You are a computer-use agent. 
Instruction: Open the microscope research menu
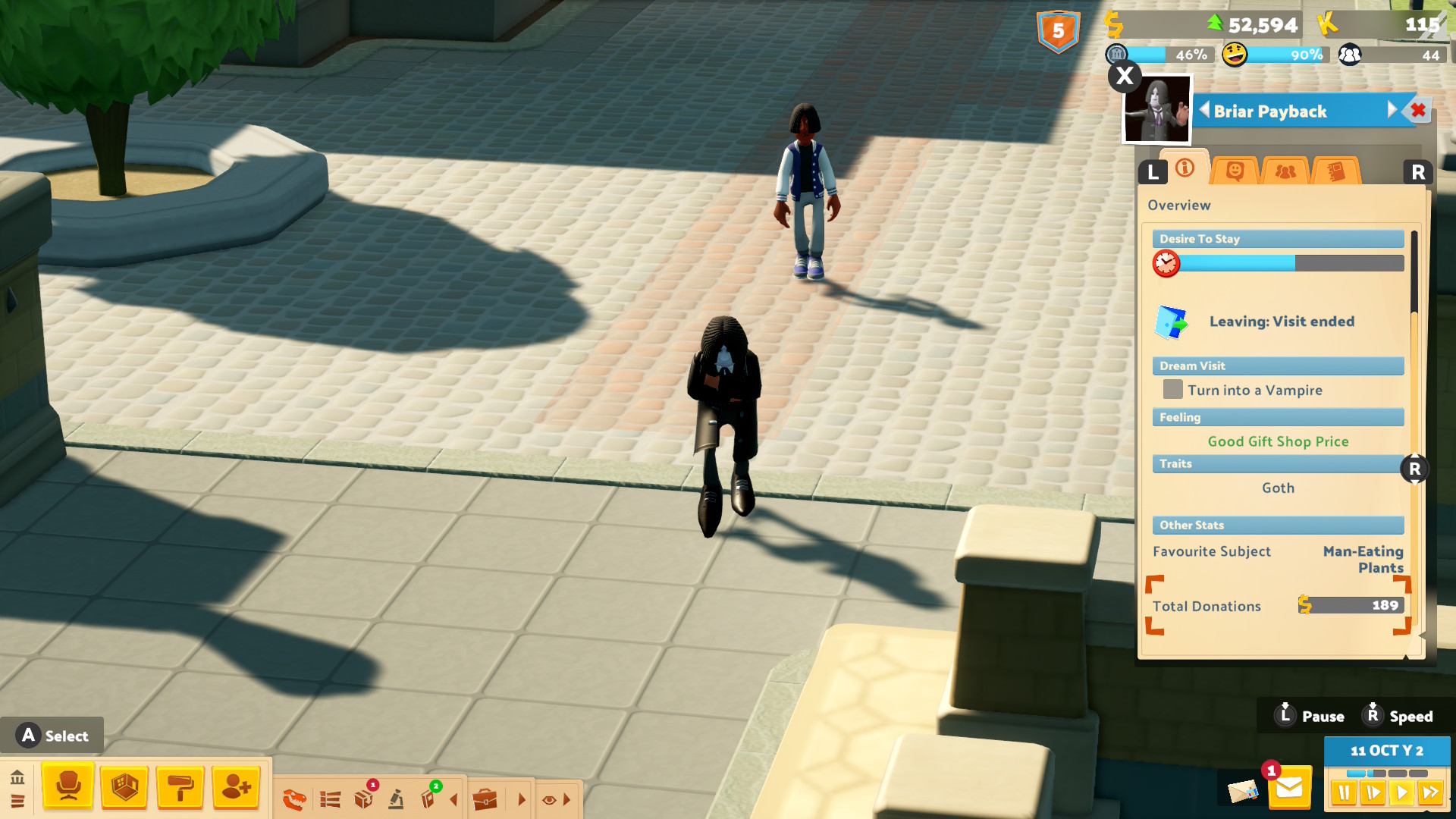[396, 799]
